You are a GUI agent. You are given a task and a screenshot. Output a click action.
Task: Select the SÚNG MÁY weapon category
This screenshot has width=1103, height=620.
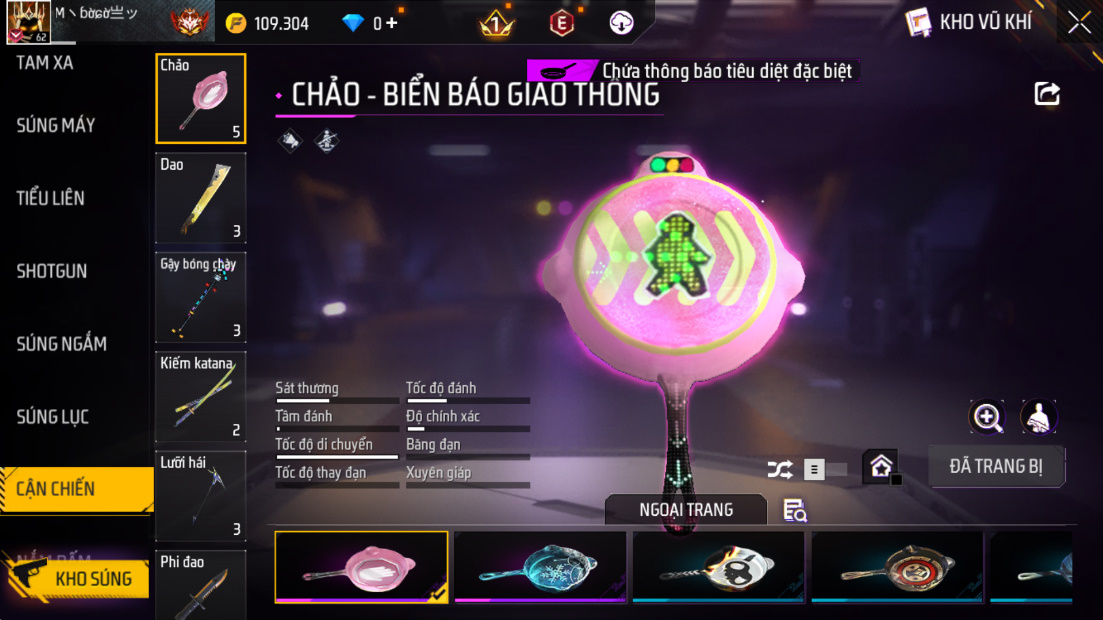click(x=56, y=126)
